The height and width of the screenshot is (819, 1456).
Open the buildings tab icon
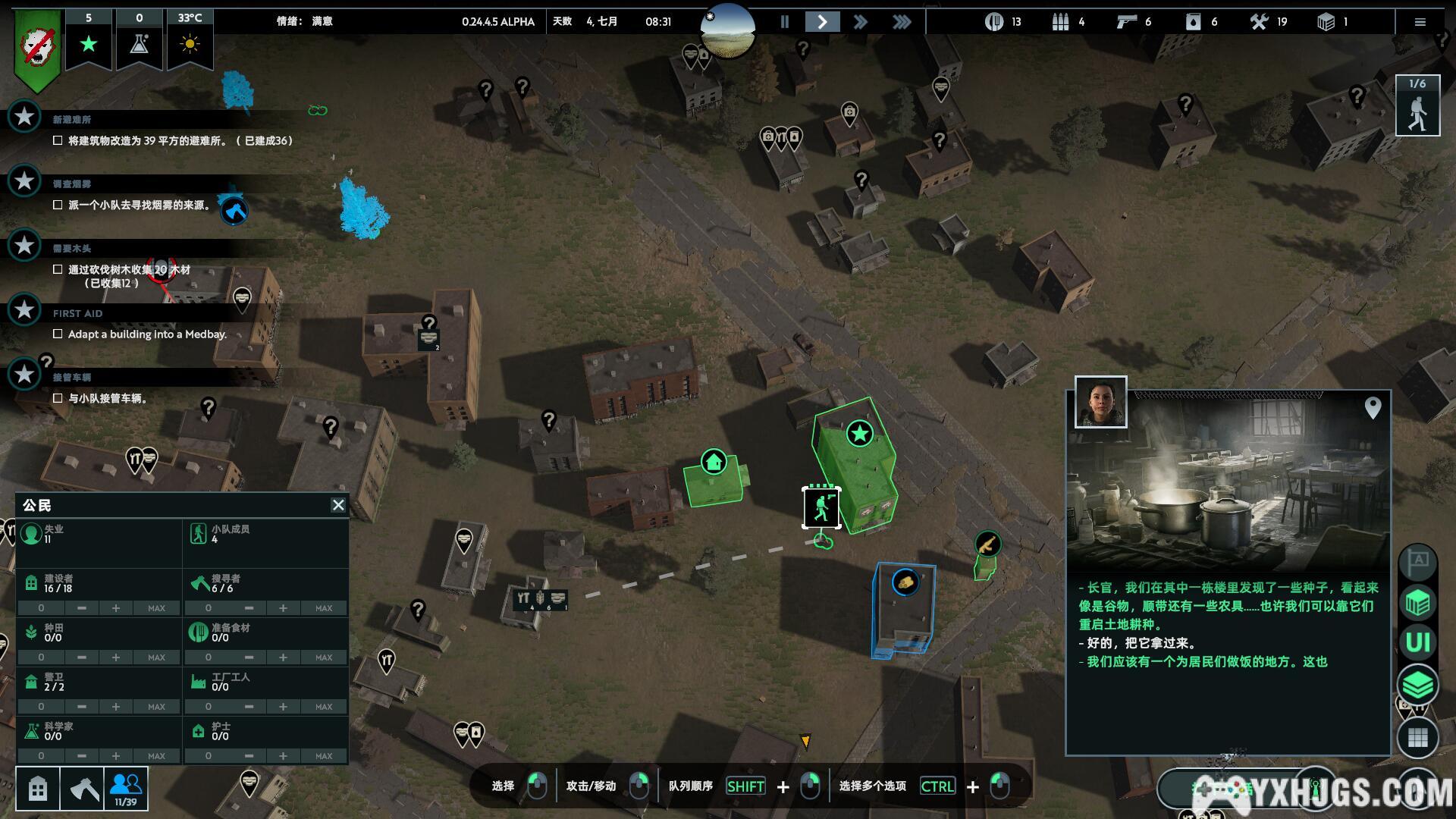[38, 789]
